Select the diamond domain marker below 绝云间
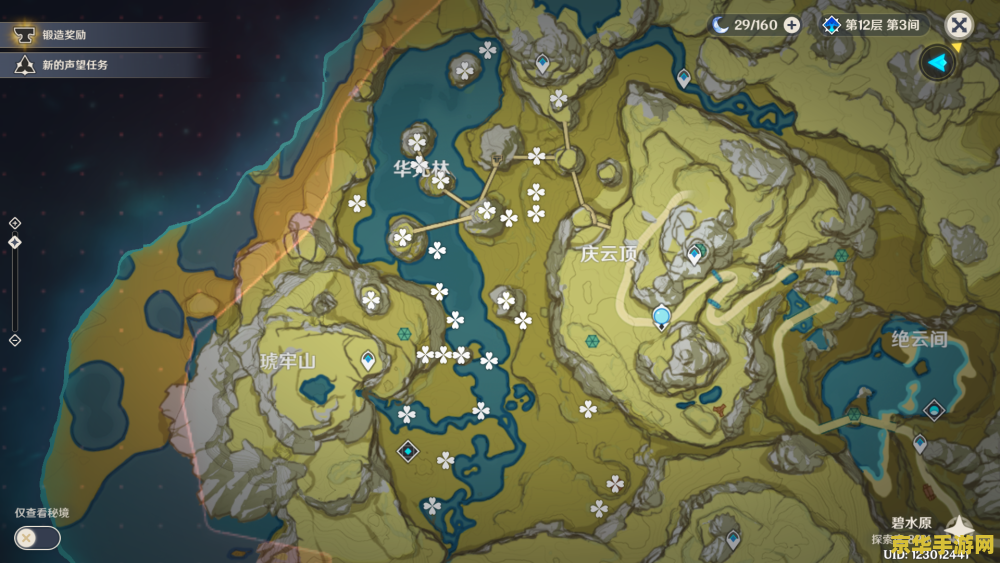This screenshot has height=563, width=1000. 934,409
